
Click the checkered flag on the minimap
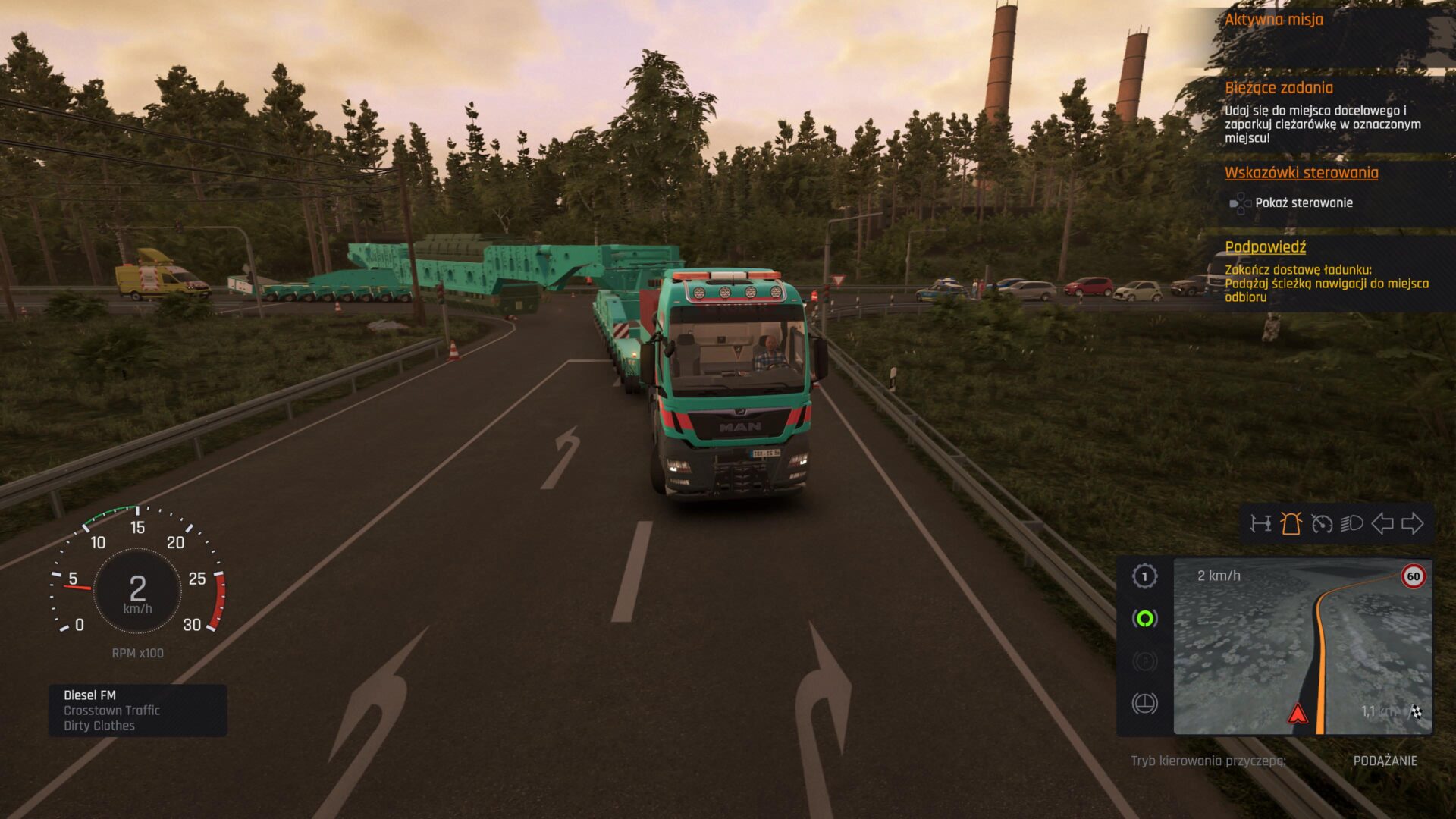[x=1417, y=712]
